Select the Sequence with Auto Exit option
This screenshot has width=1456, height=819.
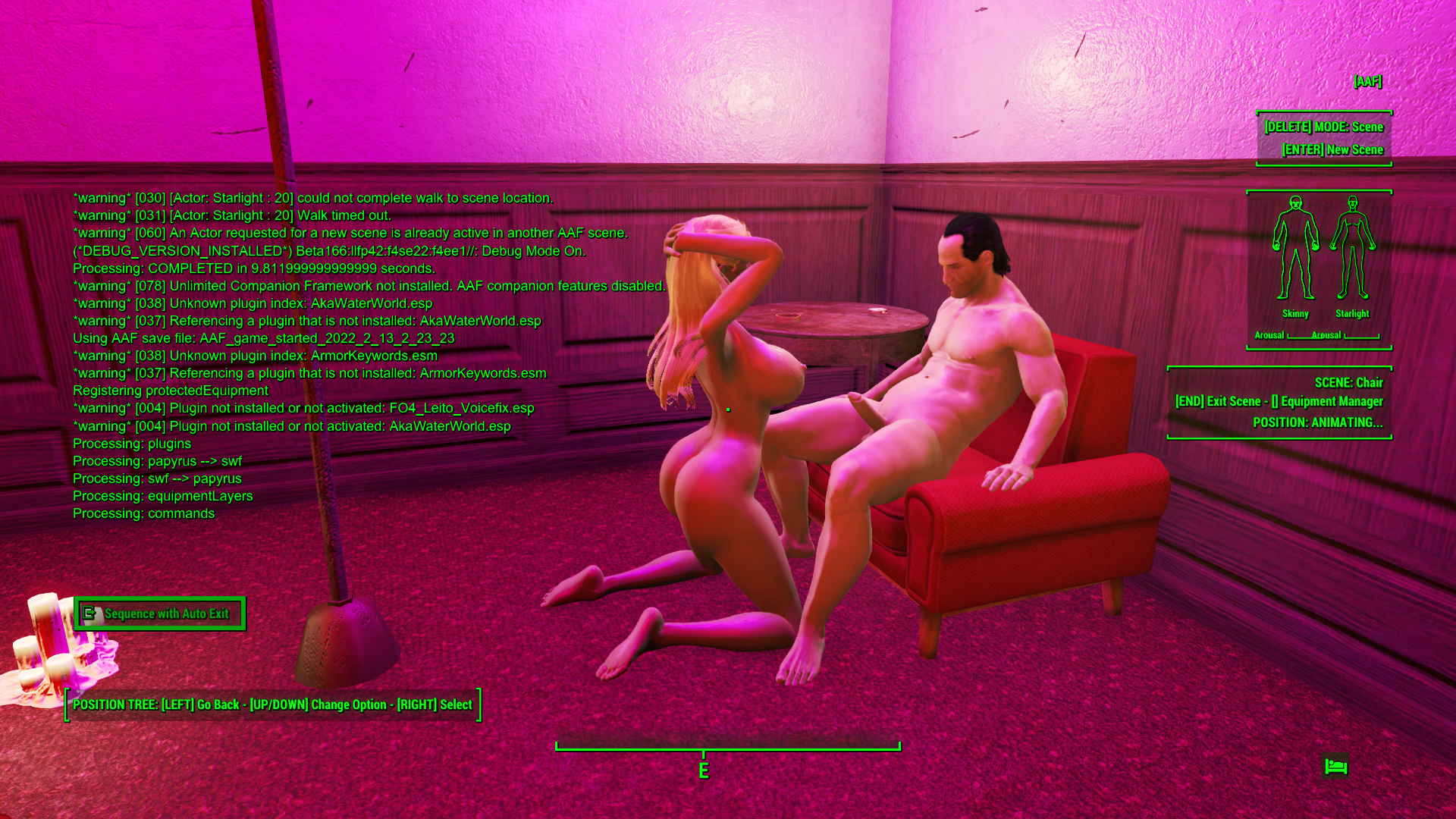tap(160, 613)
